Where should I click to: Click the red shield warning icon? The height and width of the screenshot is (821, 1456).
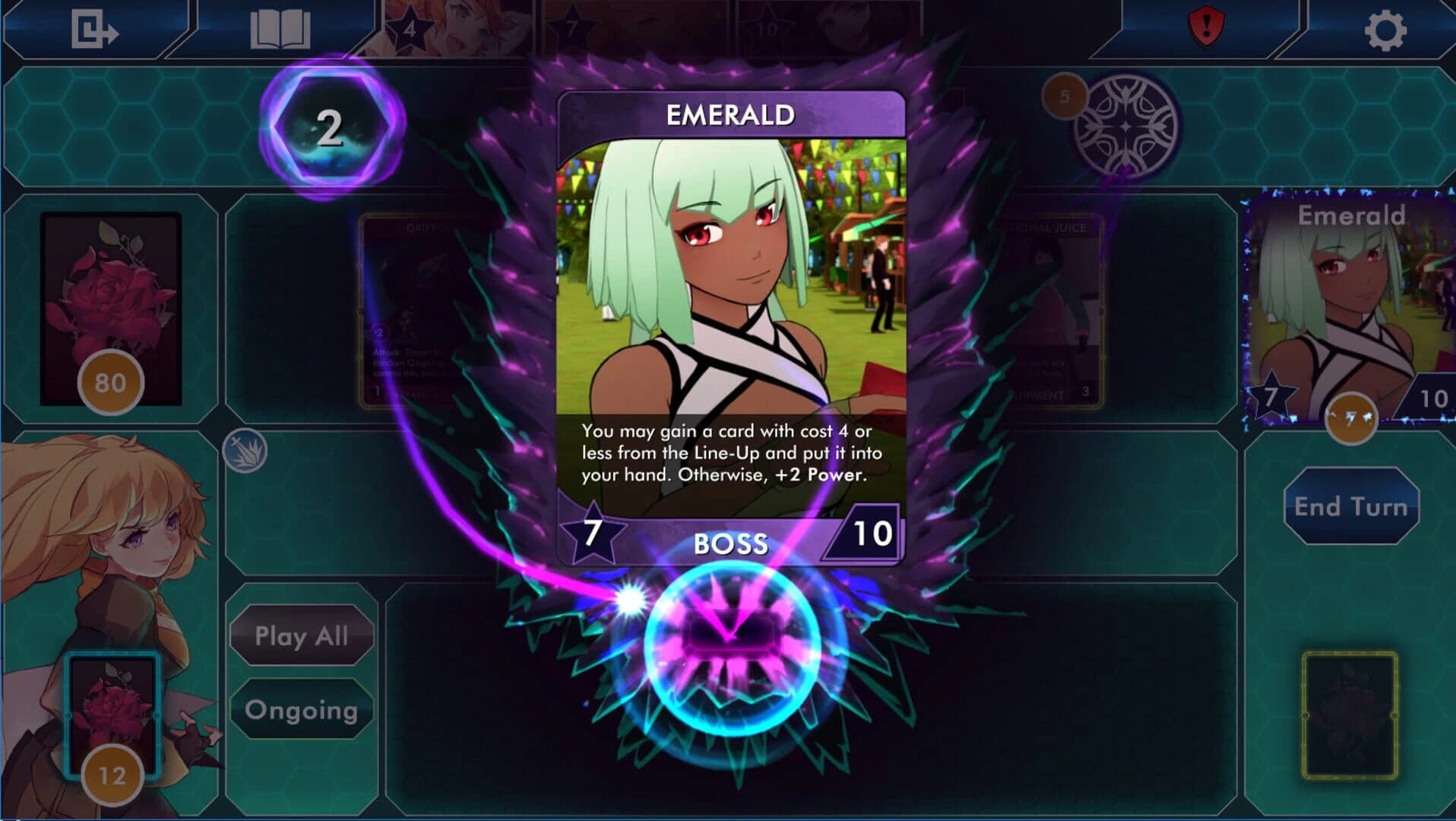point(1208,26)
